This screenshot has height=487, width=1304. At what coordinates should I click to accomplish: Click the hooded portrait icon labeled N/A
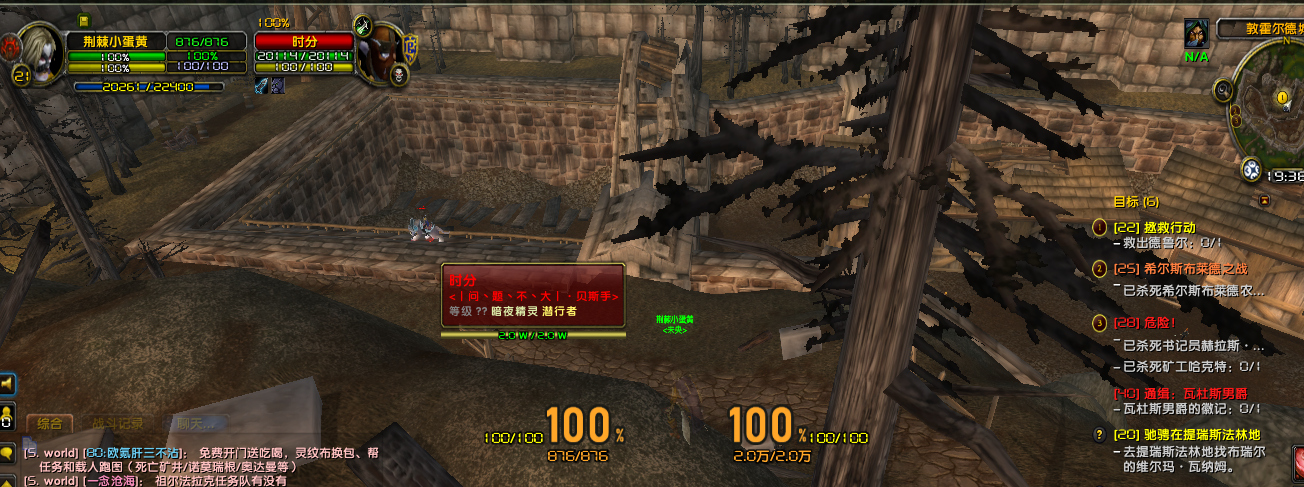tap(1197, 36)
